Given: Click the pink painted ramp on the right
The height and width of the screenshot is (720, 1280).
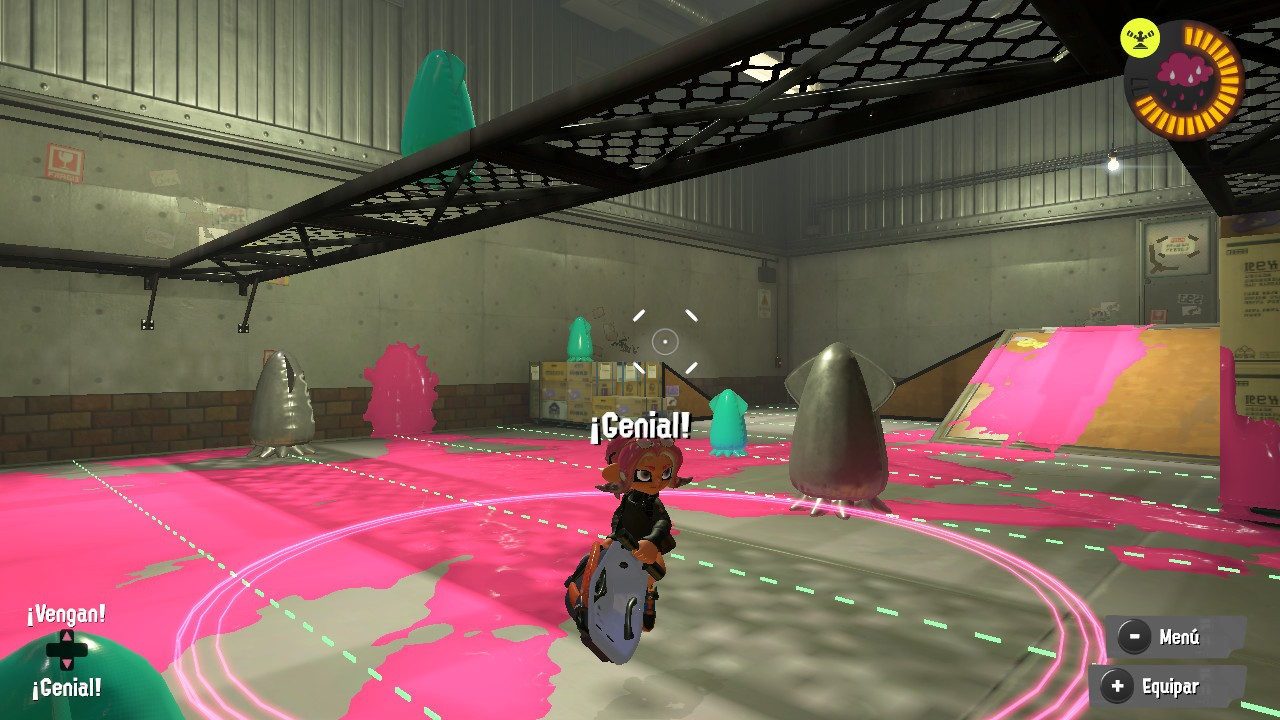Looking at the screenshot, I should (x=1050, y=390).
